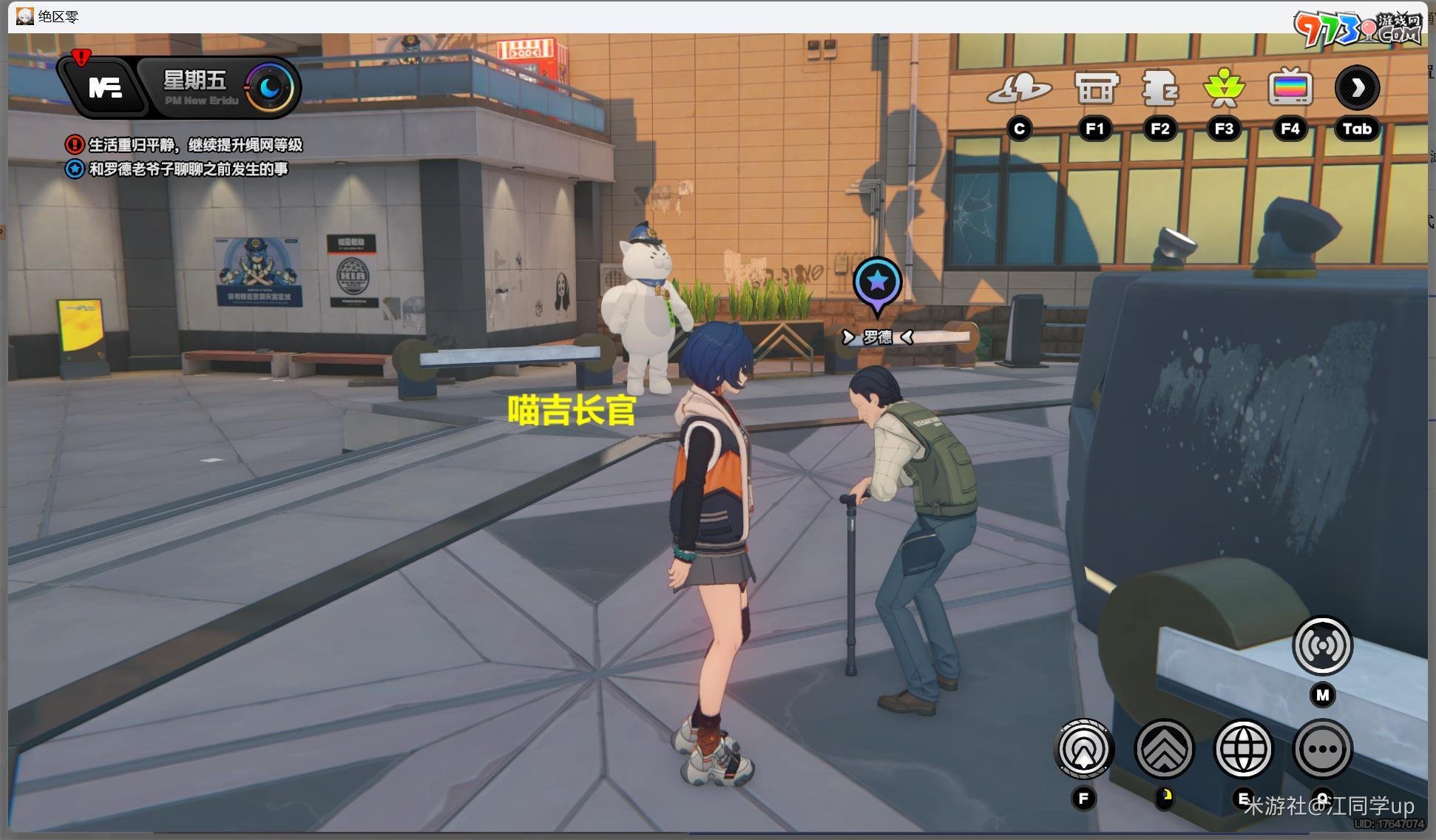Open more options with the Q ellipsis icon

pyautogui.click(x=1324, y=749)
